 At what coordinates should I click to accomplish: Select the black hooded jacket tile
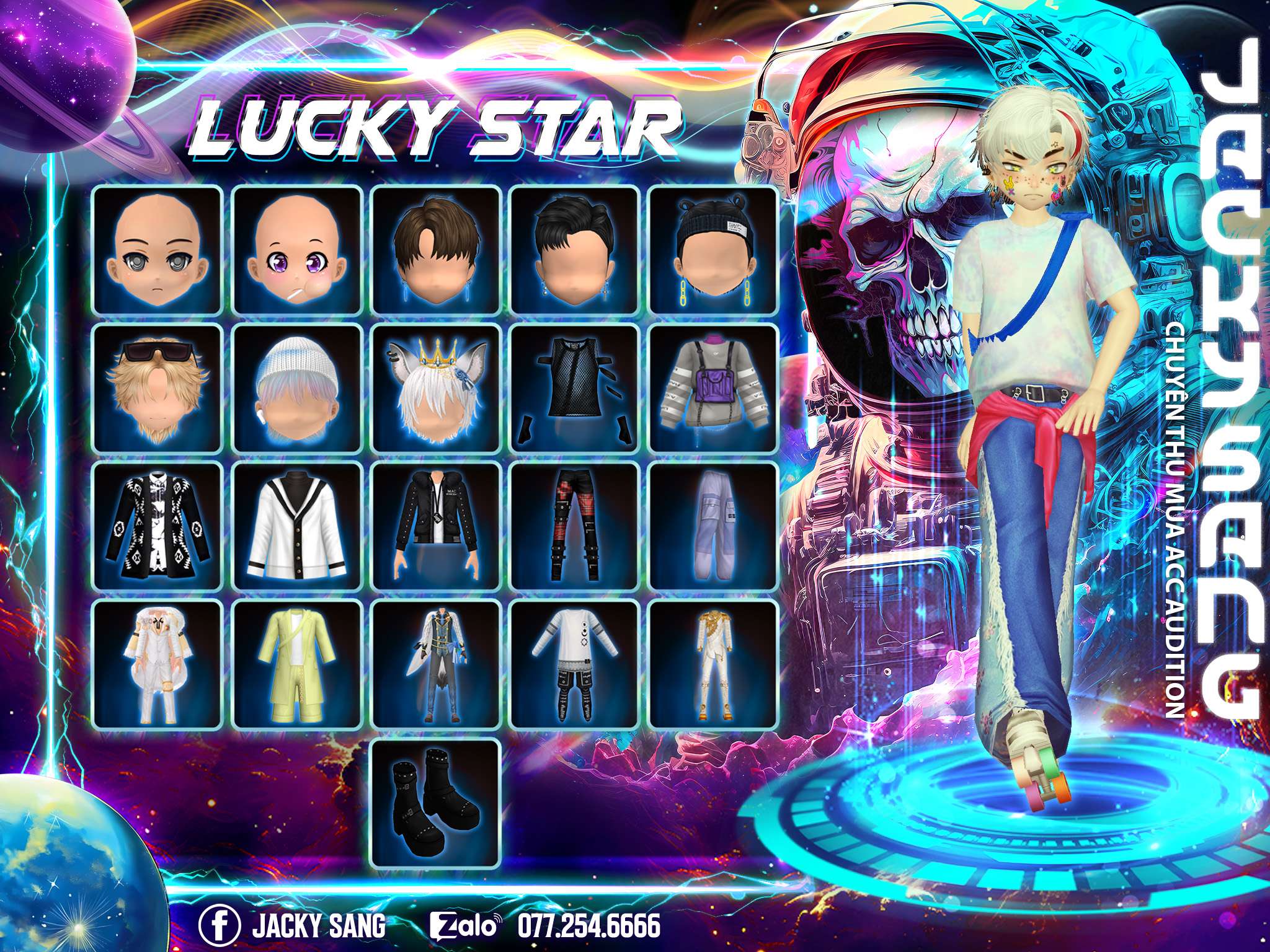[x=436, y=526]
